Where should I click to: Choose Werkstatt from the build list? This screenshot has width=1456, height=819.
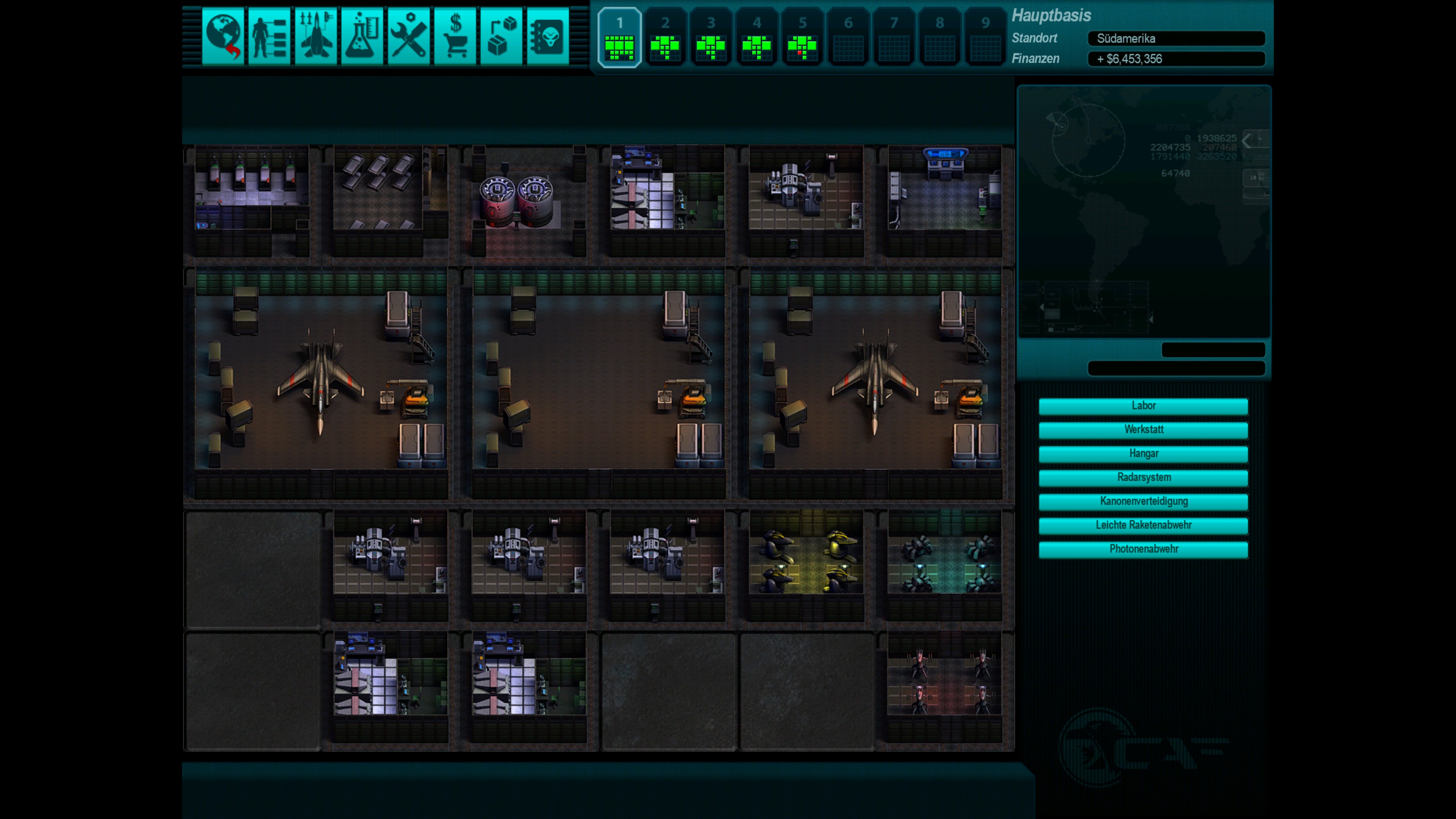click(x=1143, y=430)
